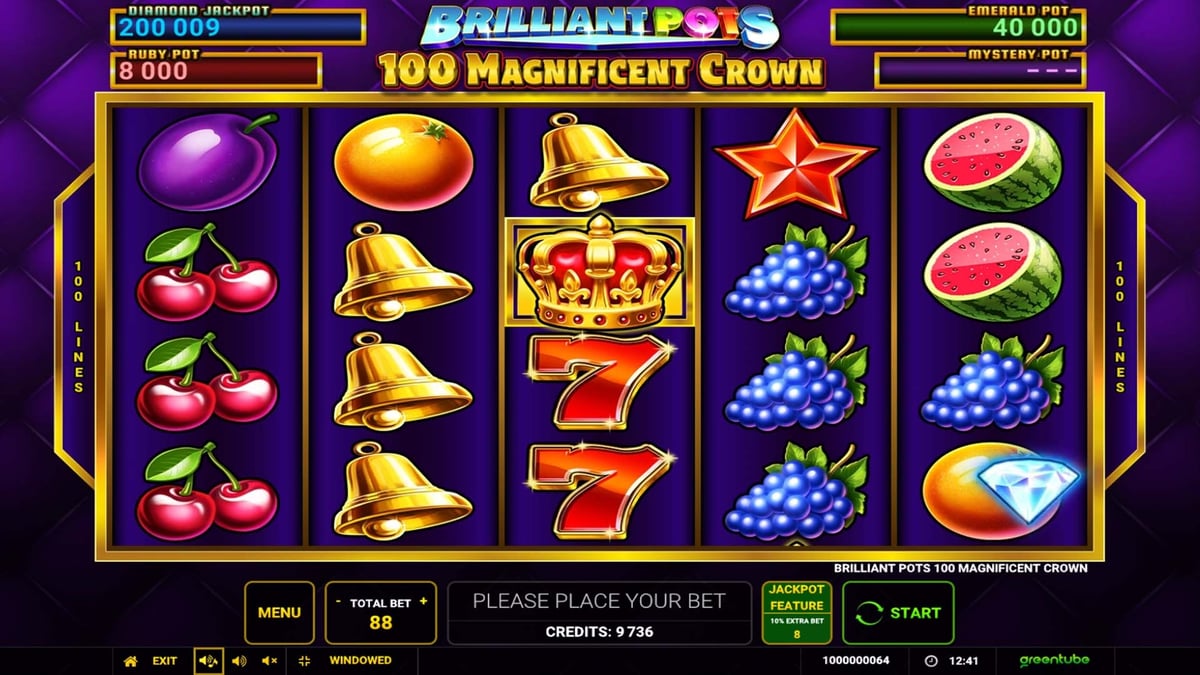
Task: Click the EXIT label in the bottom bar
Action: pyautogui.click(x=165, y=661)
